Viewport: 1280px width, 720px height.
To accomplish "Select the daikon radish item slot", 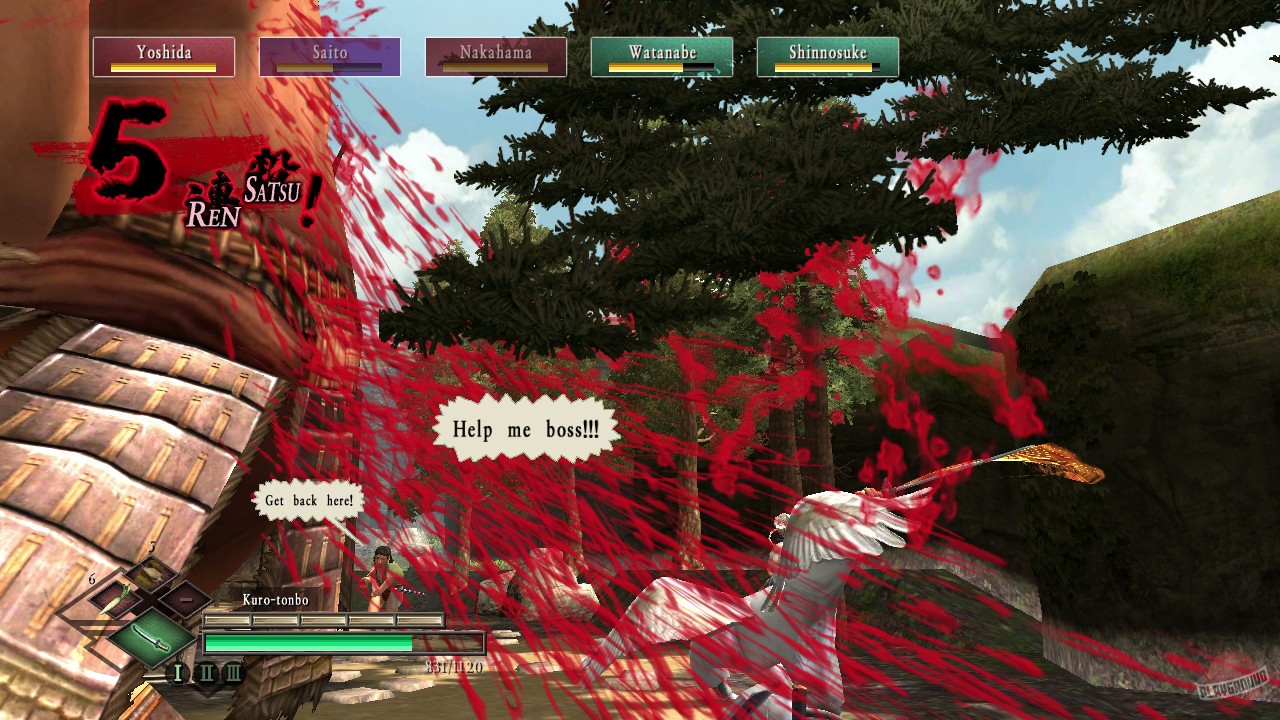I will click(x=116, y=597).
